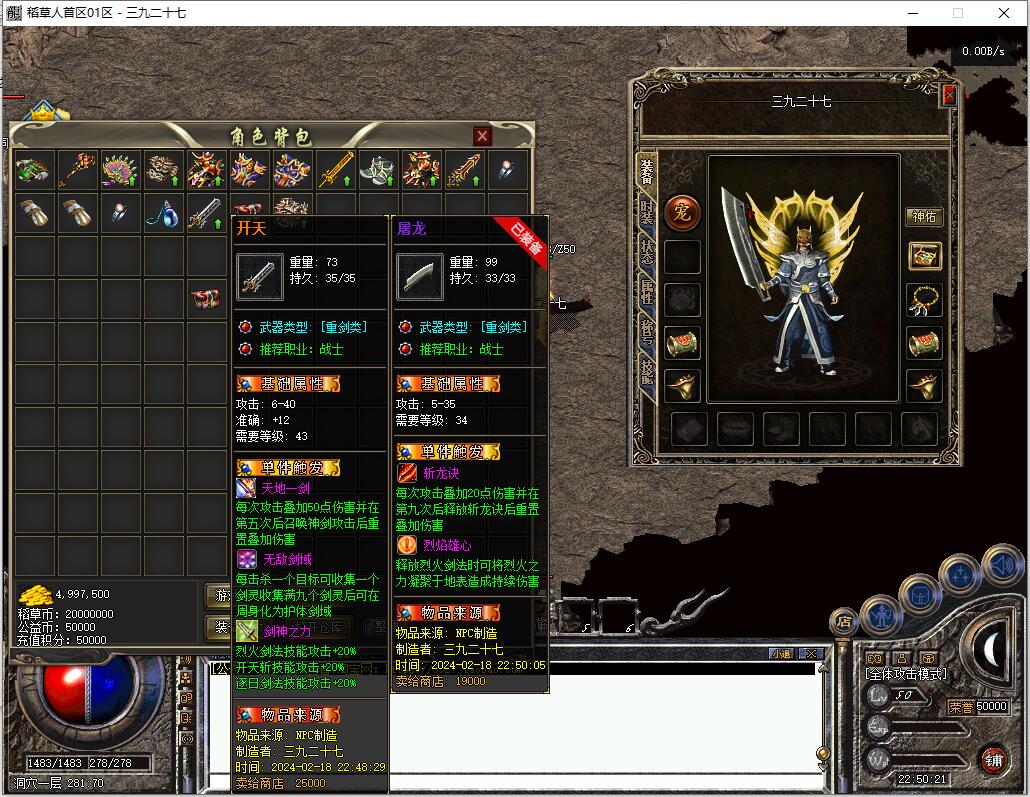Click the 小退 logout button
The height and width of the screenshot is (797, 1030).
click(x=781, y=653)
